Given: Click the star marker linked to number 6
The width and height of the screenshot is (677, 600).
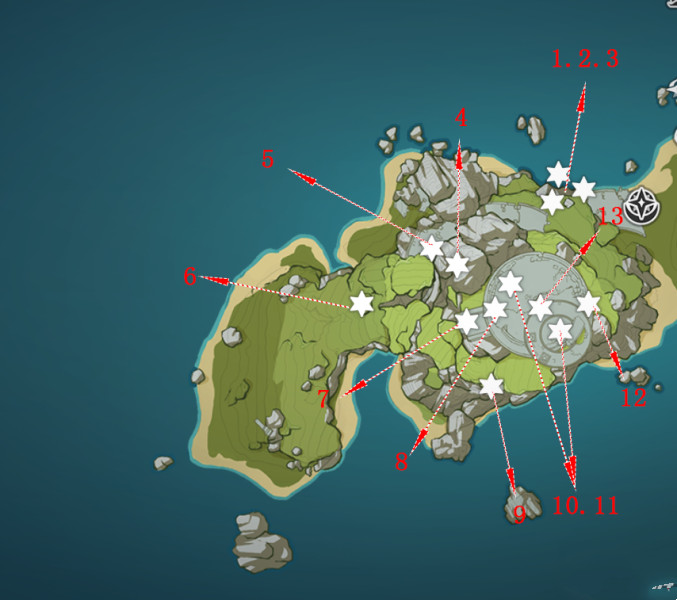Looking at the screenshot, I should pyautogui.click(x=361, y=303).
